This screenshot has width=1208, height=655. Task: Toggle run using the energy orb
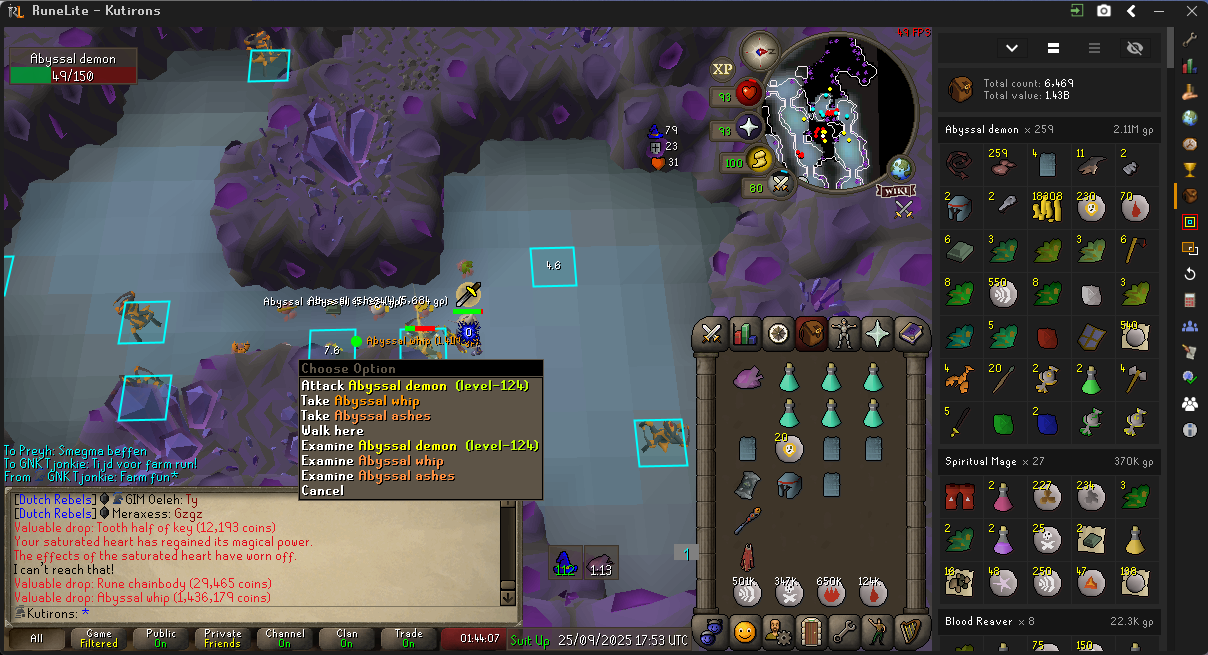click(761, 159)
